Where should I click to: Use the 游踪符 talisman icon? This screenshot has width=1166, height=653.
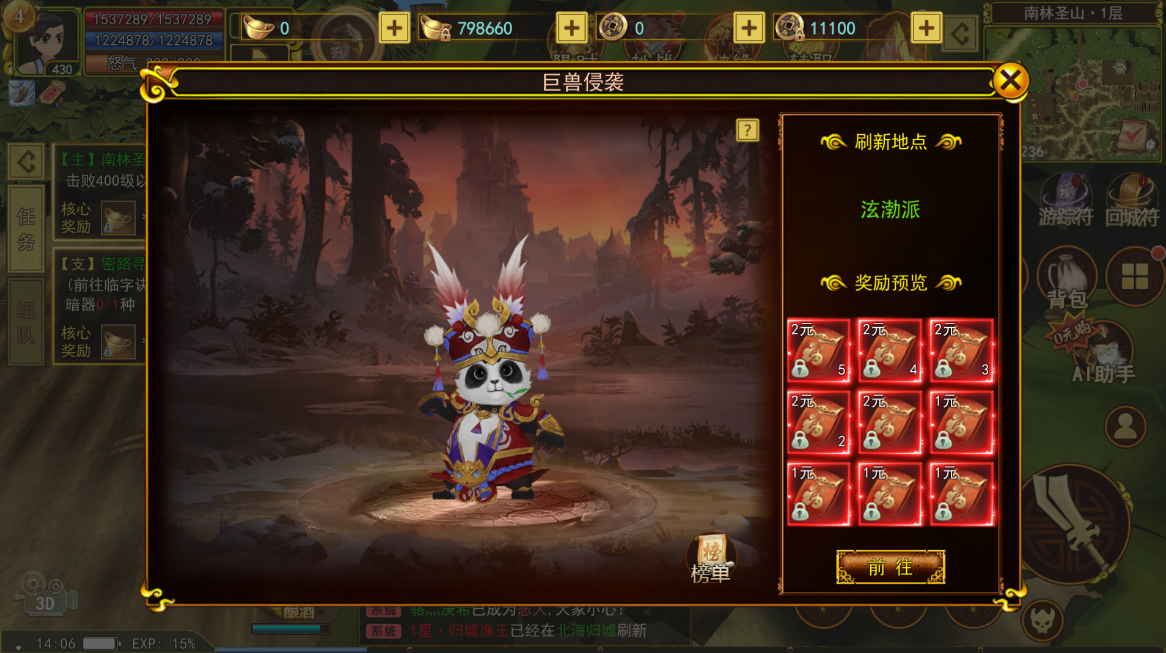(x=1066, y=198)
